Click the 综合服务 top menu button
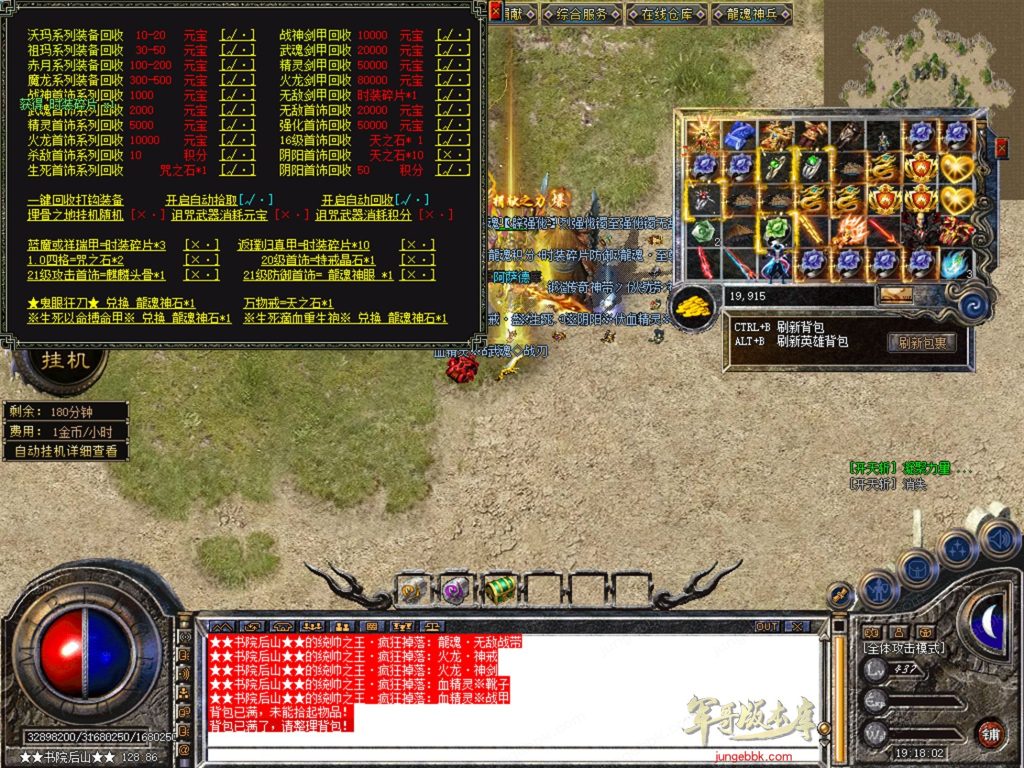1024x768 pixels. (x=582, y=14)
